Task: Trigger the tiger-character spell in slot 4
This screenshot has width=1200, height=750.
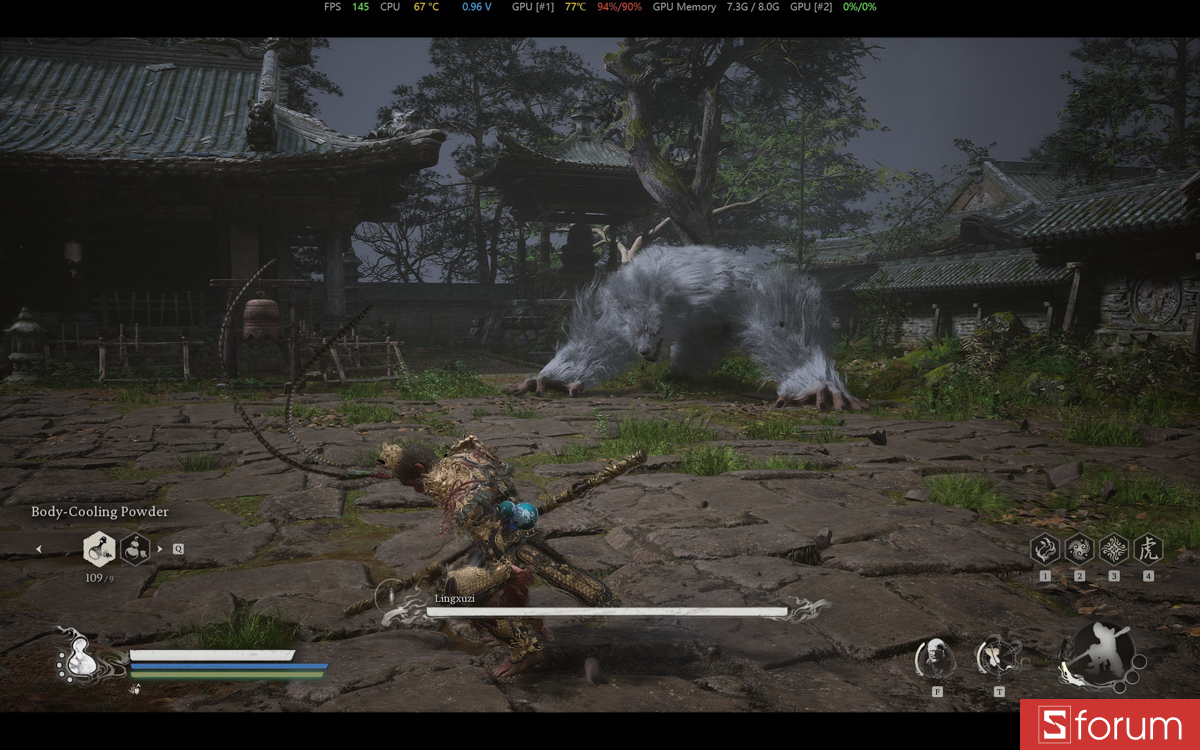Action: point(1148,548)
